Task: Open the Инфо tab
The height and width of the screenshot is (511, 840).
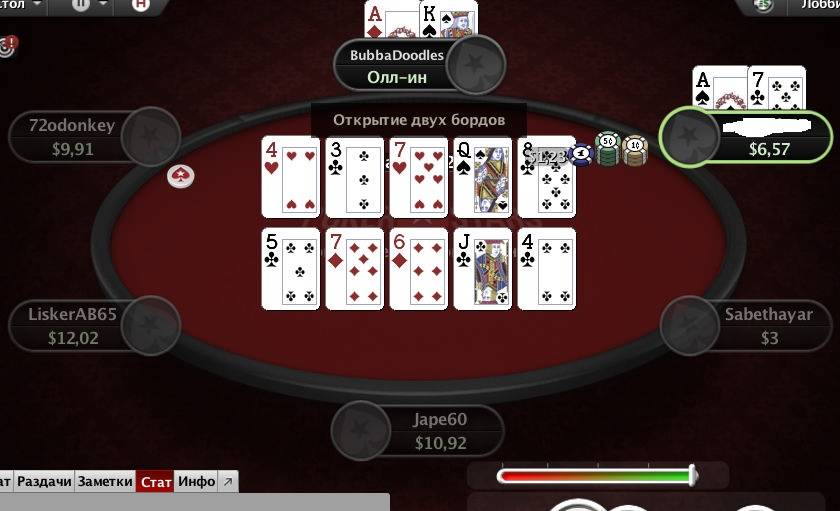Action: (x=196, y=482)
